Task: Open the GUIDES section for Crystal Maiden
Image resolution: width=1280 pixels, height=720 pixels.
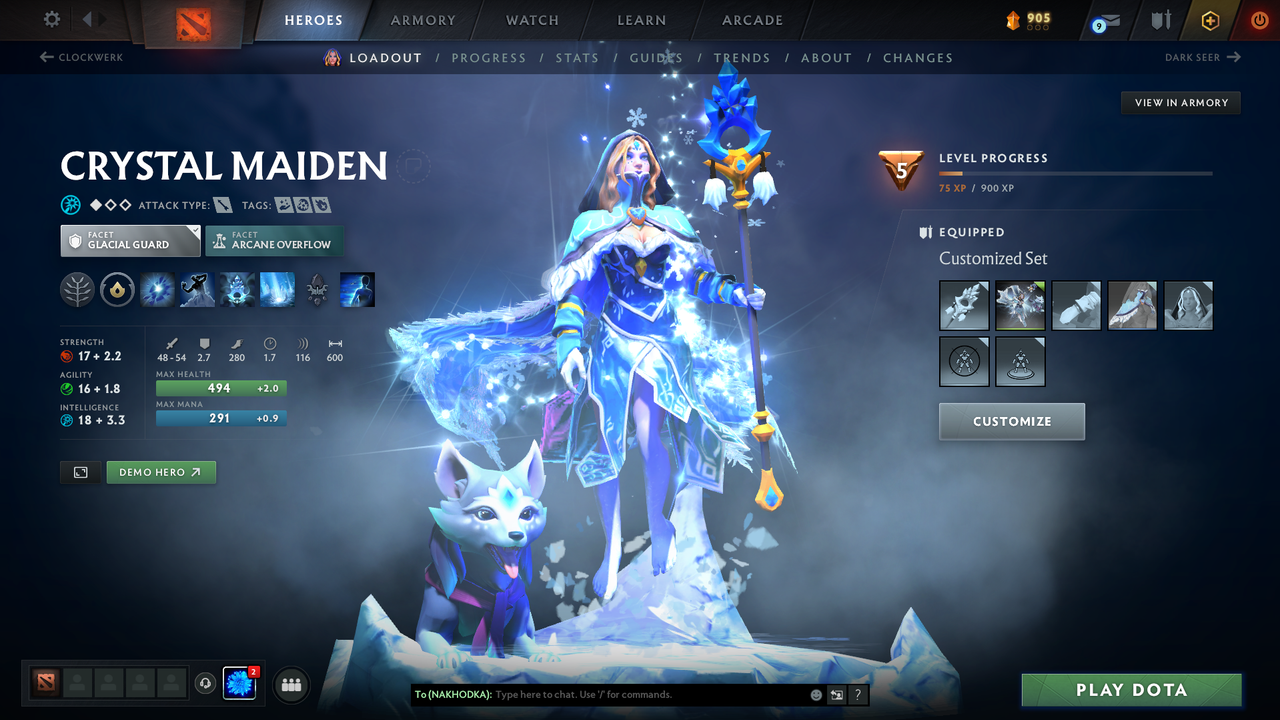Action: click(x=656, y=57)
